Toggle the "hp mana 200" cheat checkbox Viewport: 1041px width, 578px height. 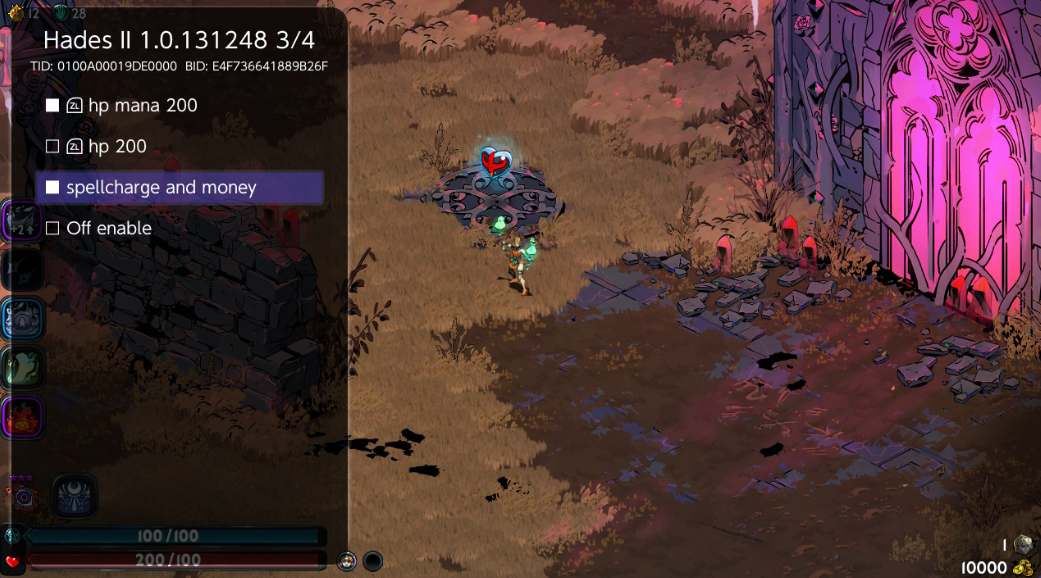click(53, 105)
